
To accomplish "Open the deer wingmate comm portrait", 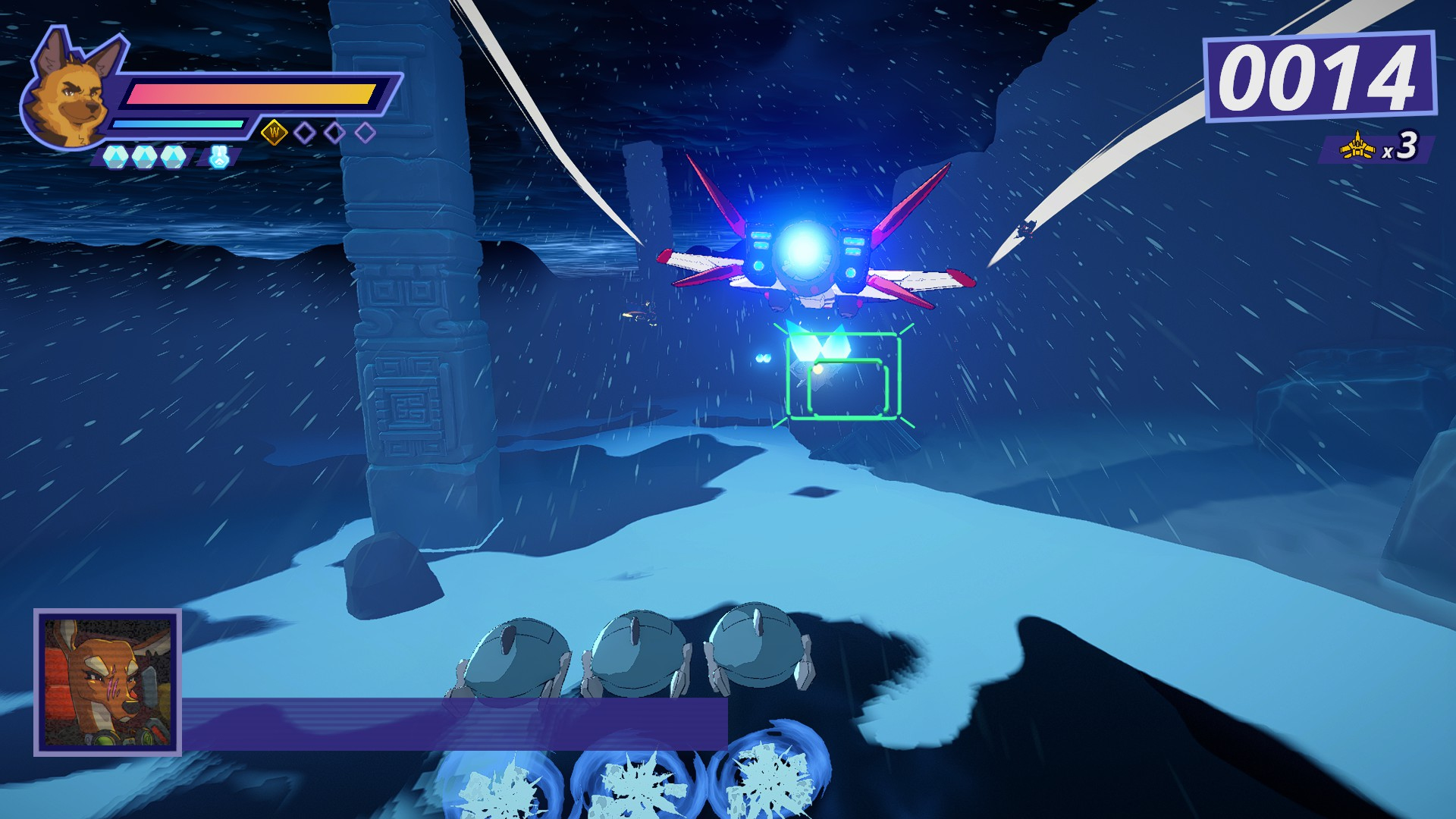I will point(107,682).
